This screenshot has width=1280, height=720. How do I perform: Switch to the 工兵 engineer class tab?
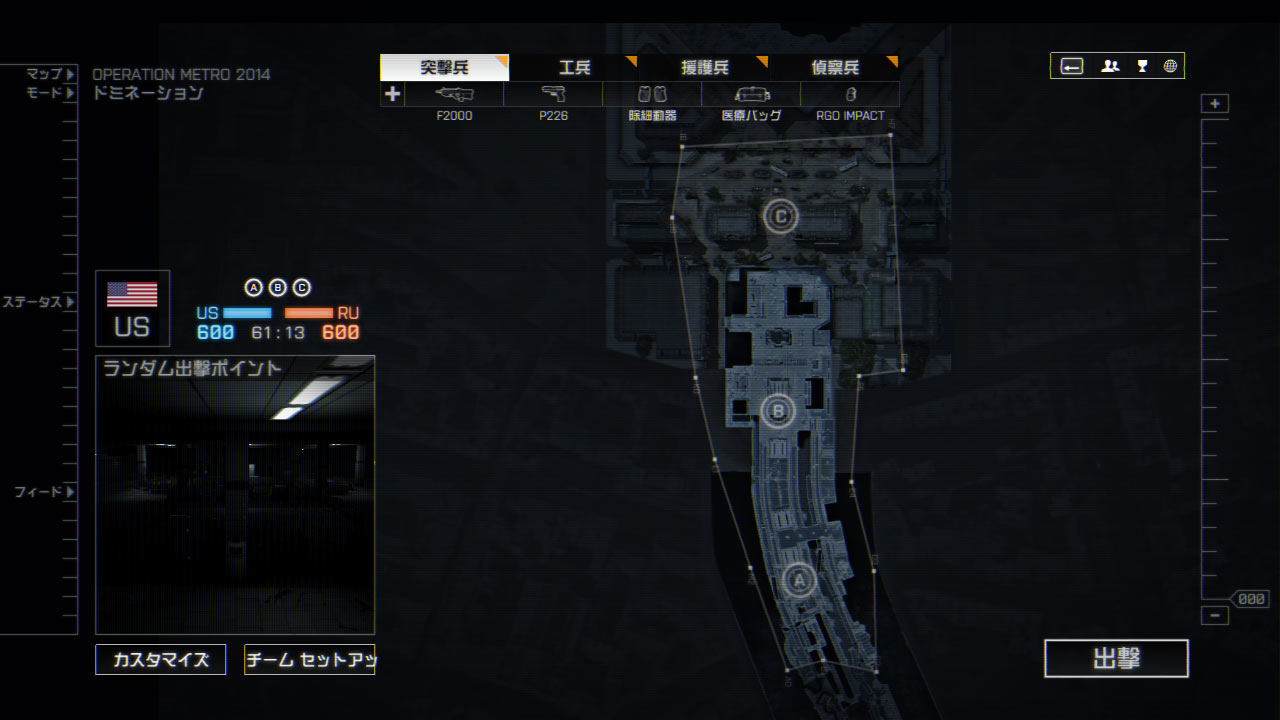(x=574, y=68)
